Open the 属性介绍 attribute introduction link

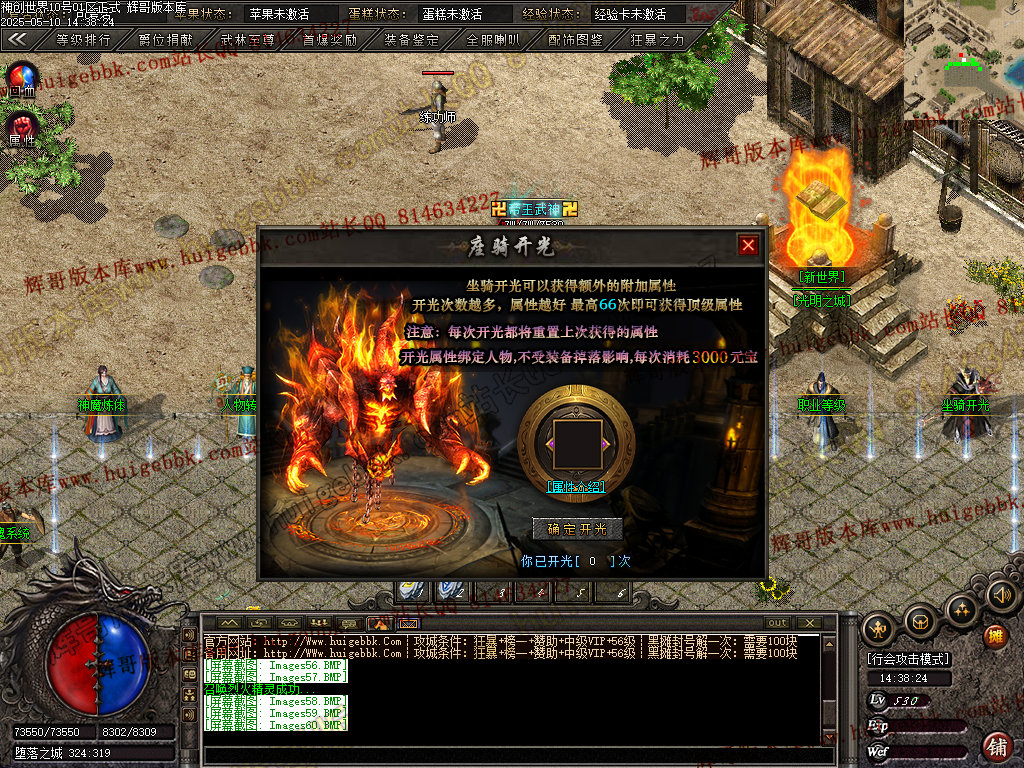tap(575, 486)
